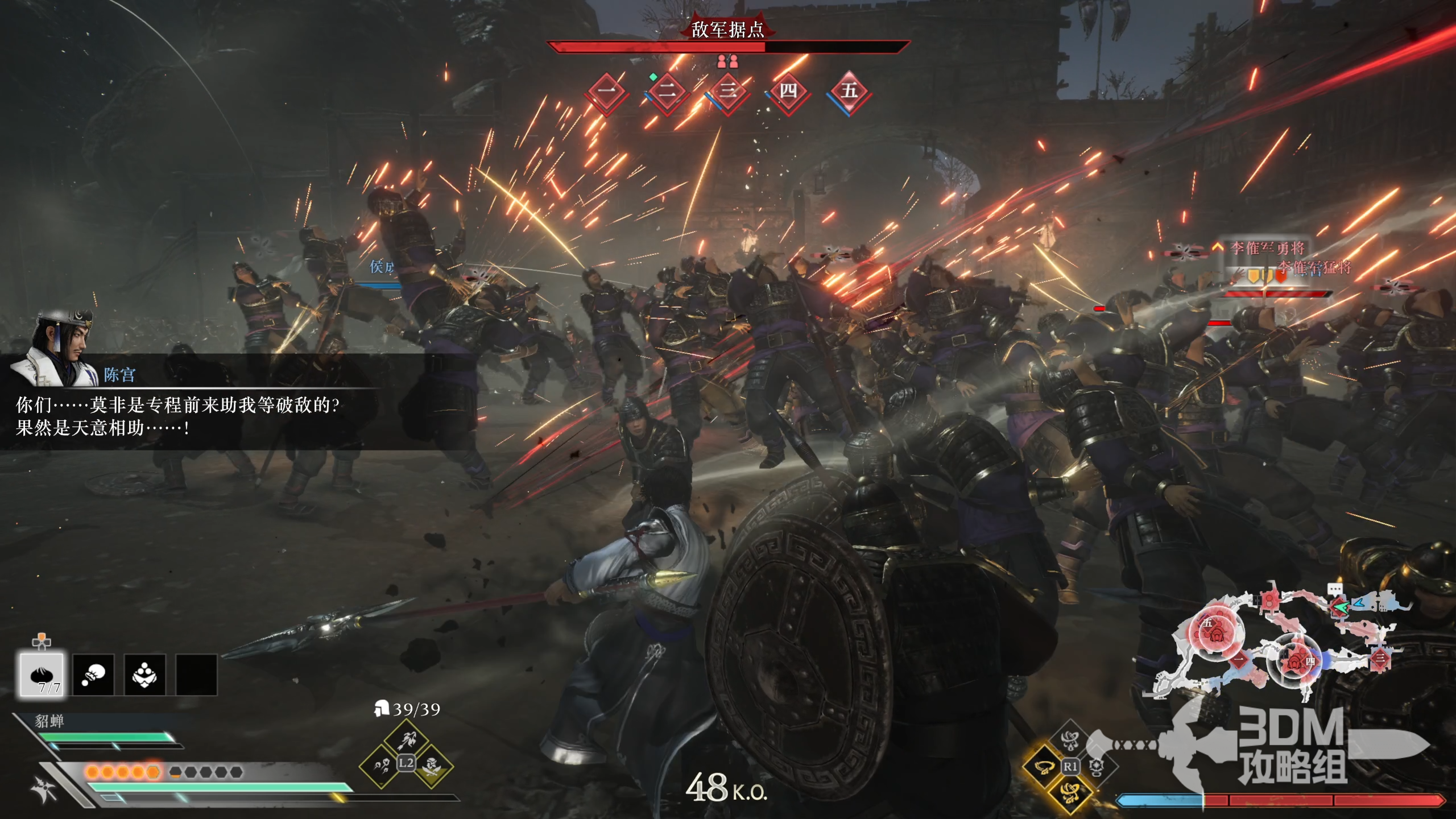Select the meat bun item slot
1456x819 pixels.
click(42, 675)
